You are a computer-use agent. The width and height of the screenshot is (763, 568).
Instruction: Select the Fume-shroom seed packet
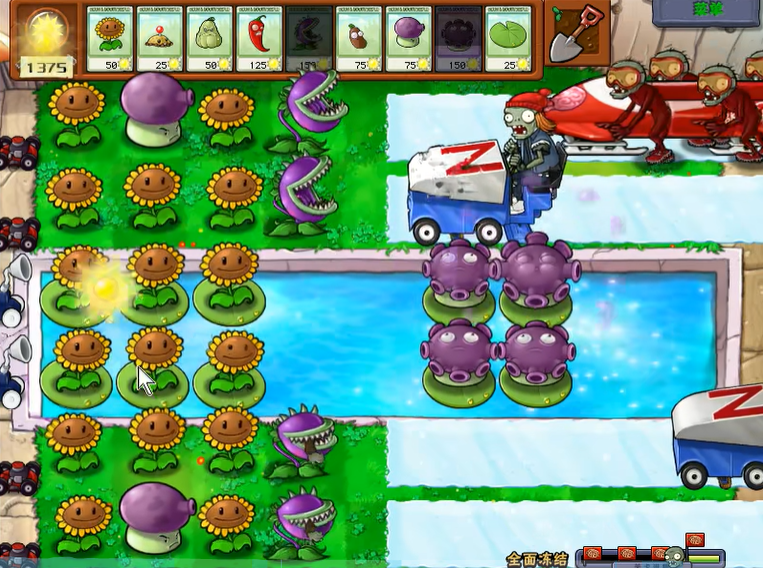(410, 39)
